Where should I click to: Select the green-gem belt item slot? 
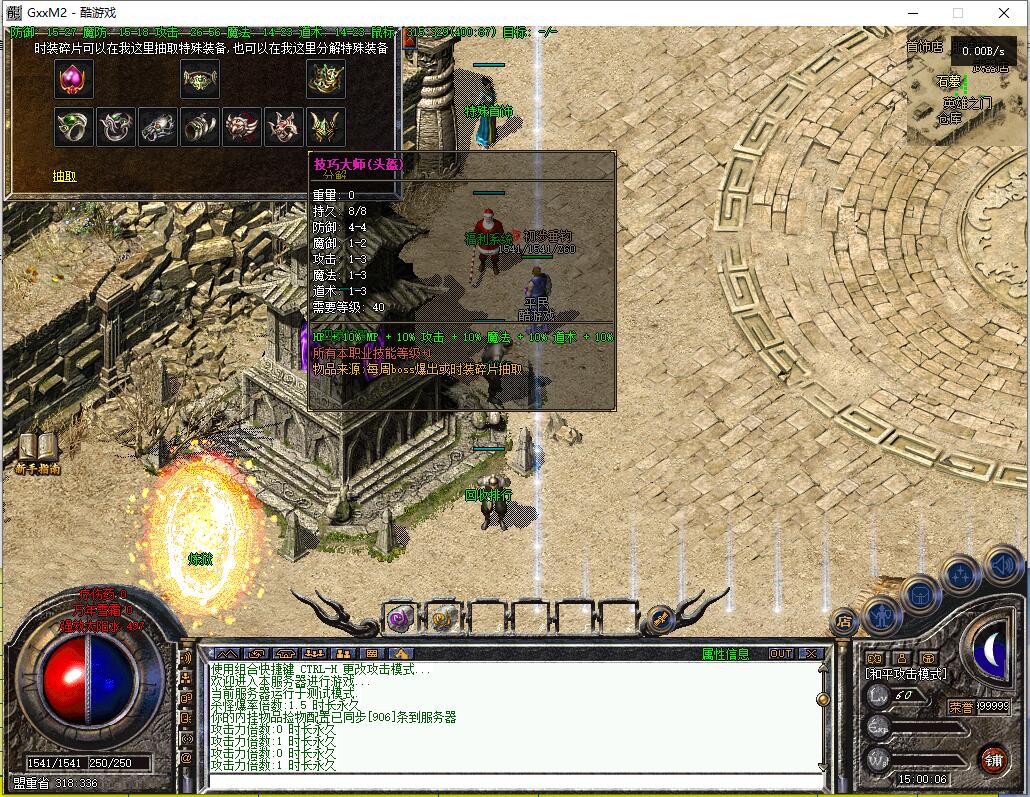[x=200, y=79]
